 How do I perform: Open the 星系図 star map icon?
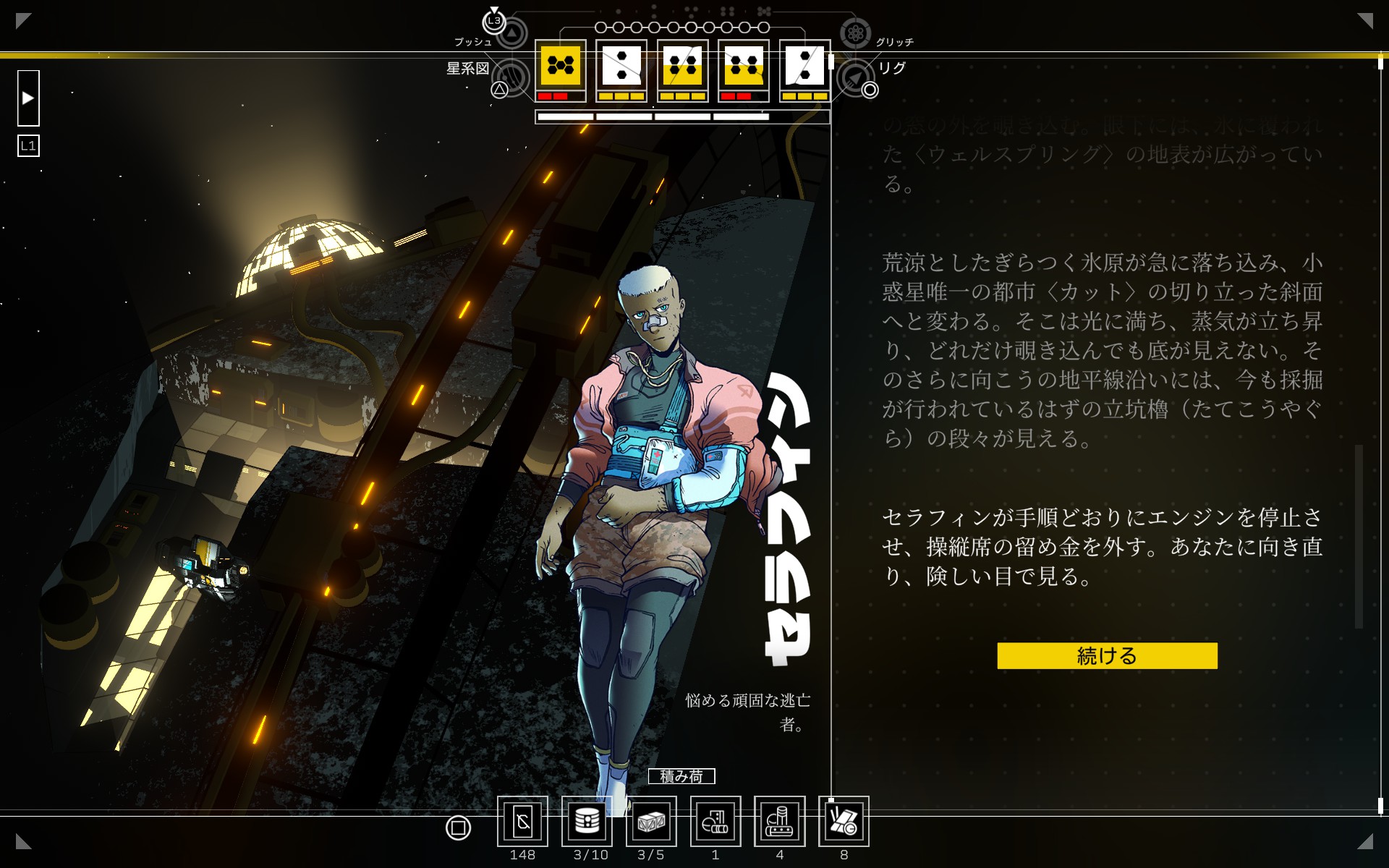tap(512, 77)
